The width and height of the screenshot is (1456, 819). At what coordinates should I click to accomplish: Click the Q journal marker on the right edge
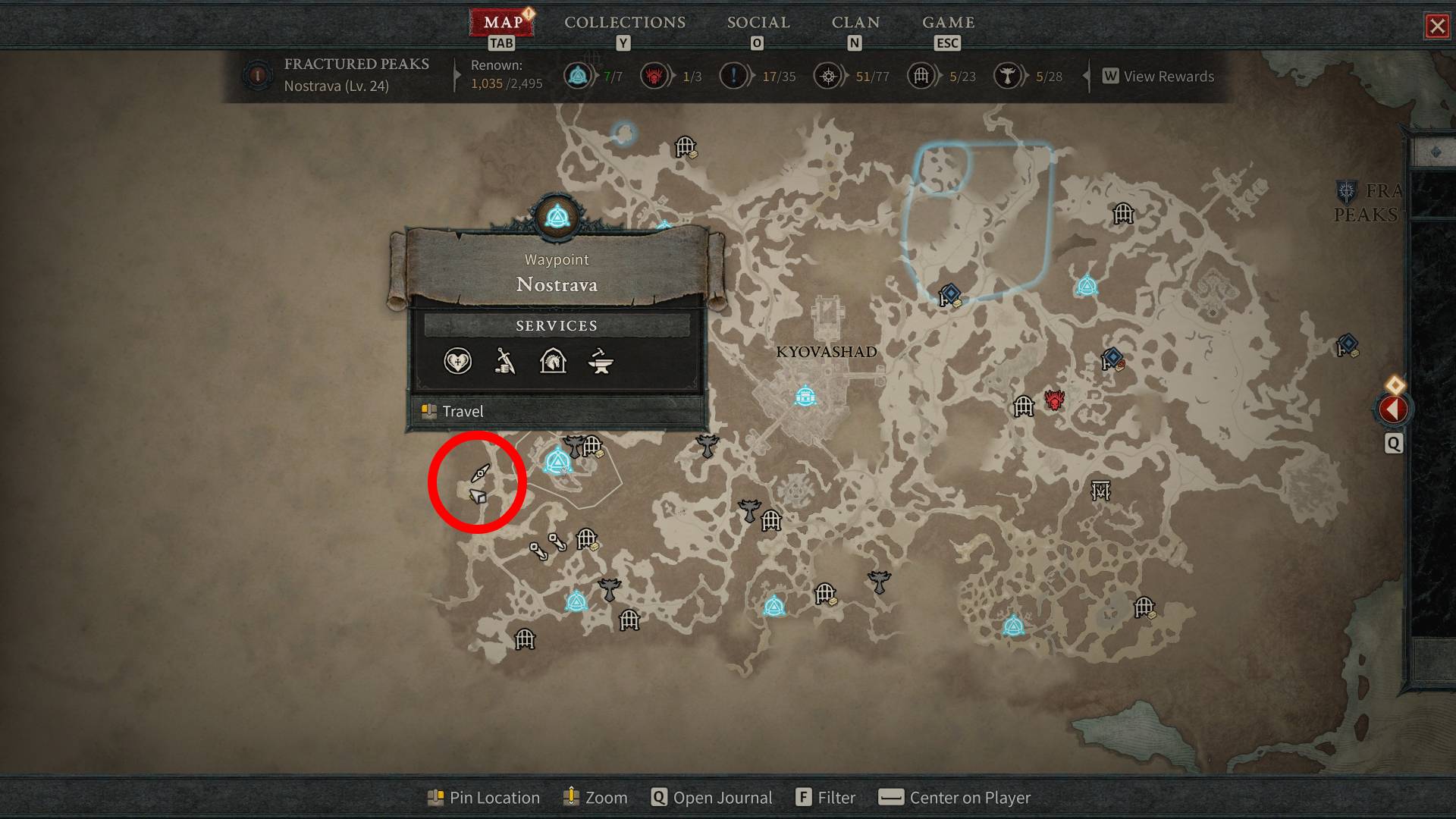[x=1393, y=444]
